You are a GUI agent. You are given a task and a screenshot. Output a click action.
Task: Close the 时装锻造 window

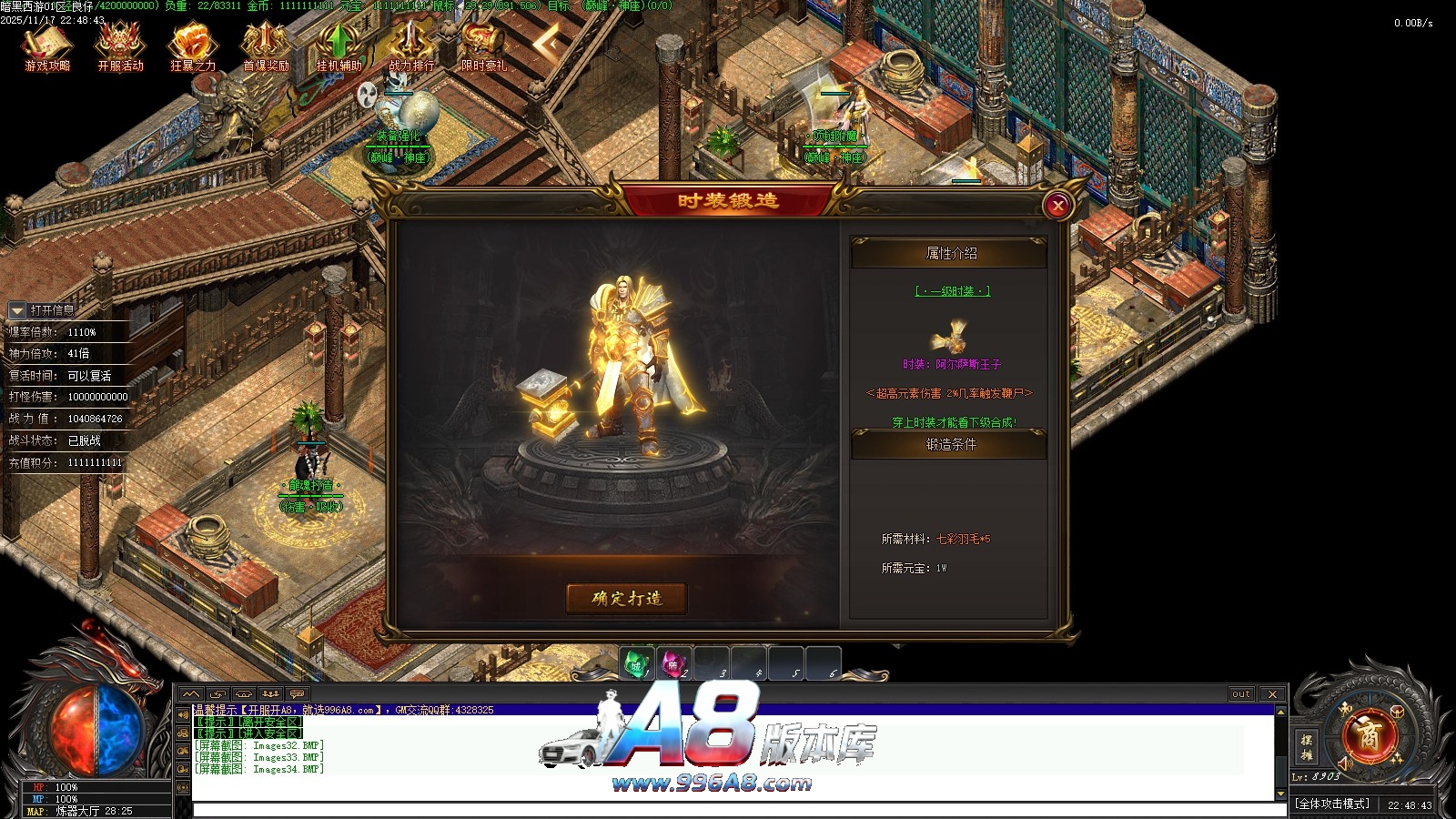click(1057, 206)
